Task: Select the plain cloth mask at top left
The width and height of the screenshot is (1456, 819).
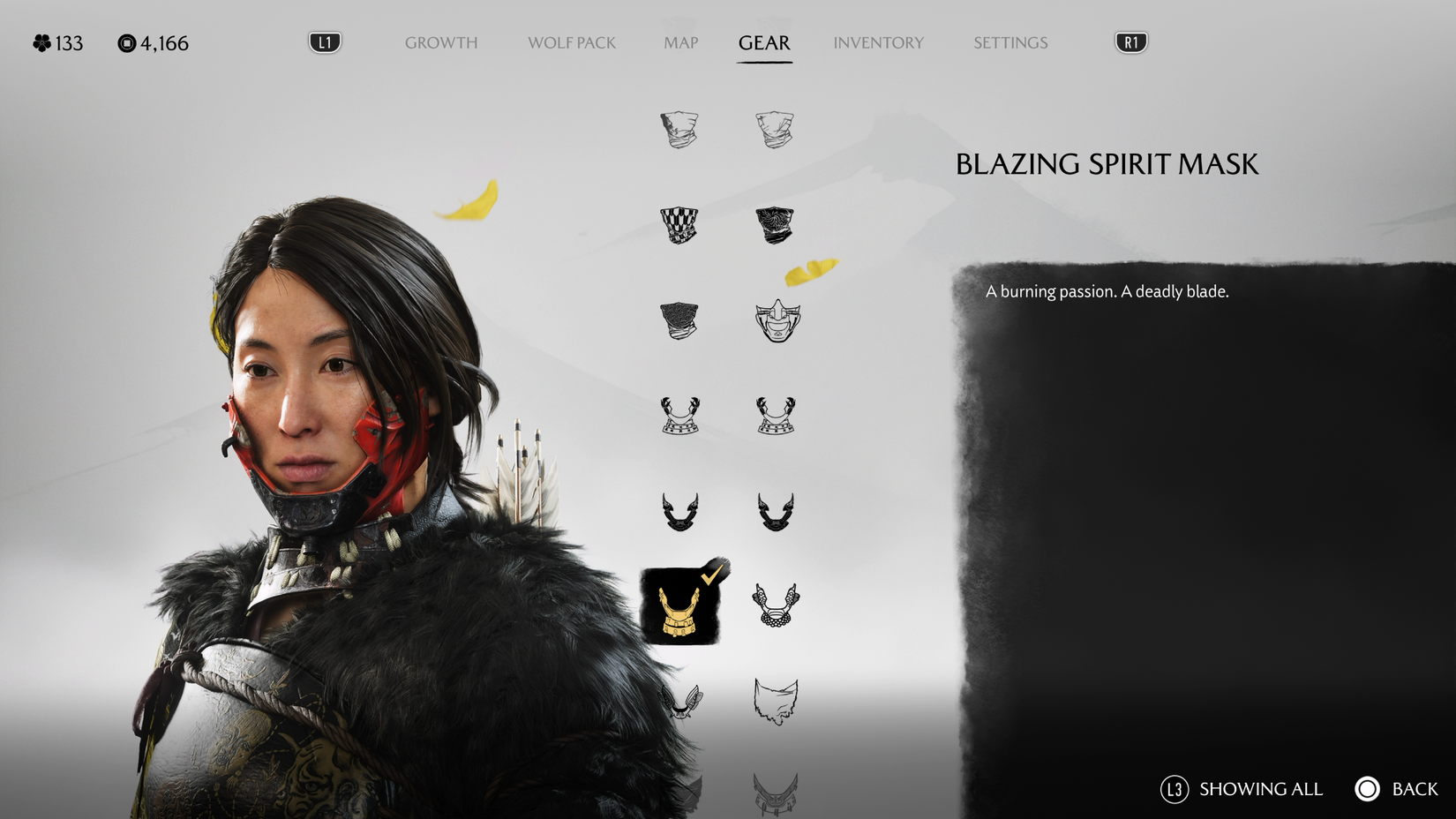Action: 679,128
